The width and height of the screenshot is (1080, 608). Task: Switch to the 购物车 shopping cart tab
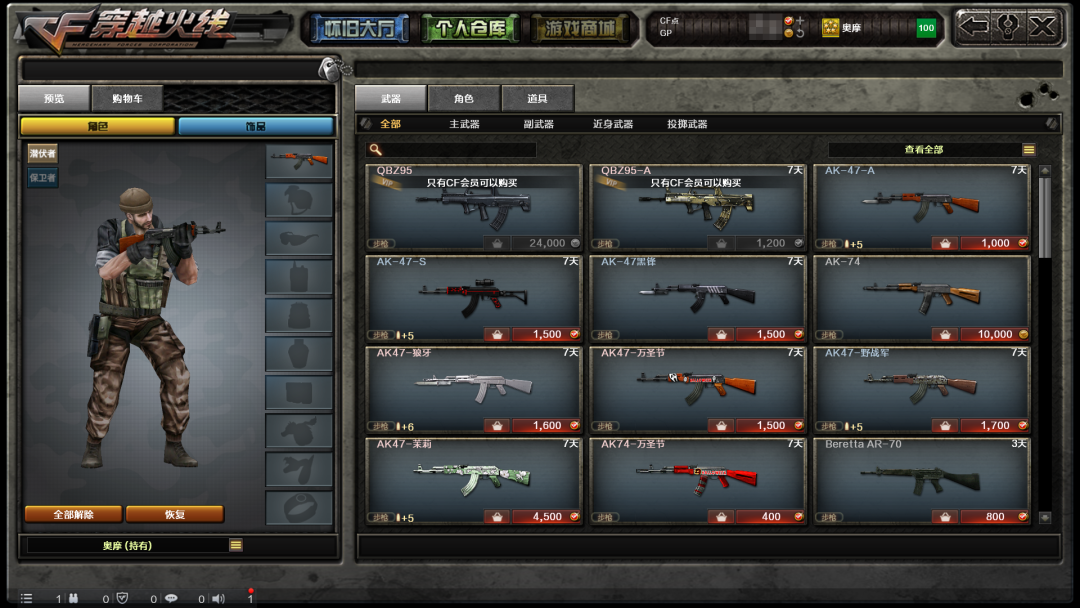(127, 98)
